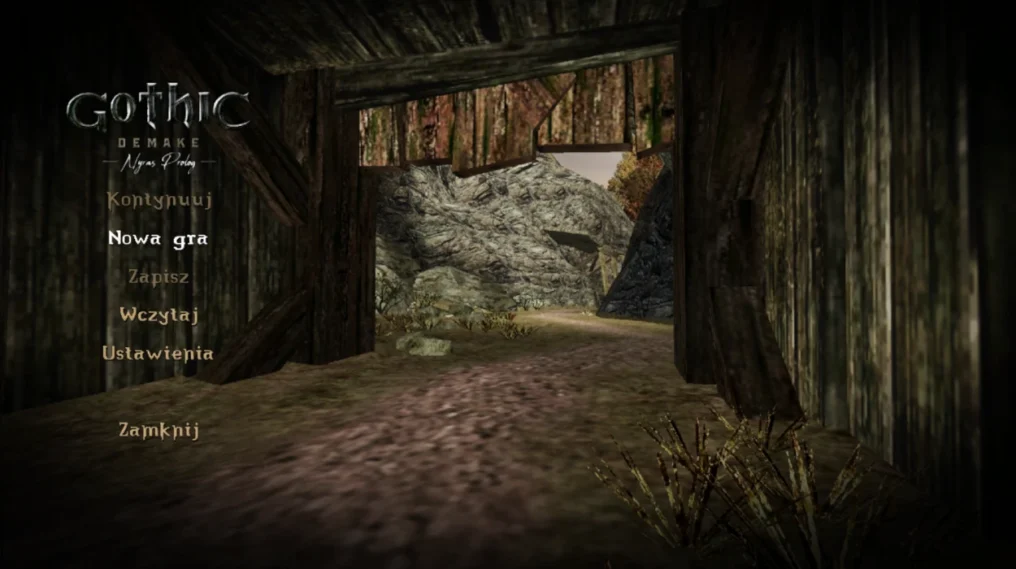Select the Zapisz save option
Image resolution: width=1016 pixels, height=569 pixels.
pyautogui.click(x=159, y=276)
